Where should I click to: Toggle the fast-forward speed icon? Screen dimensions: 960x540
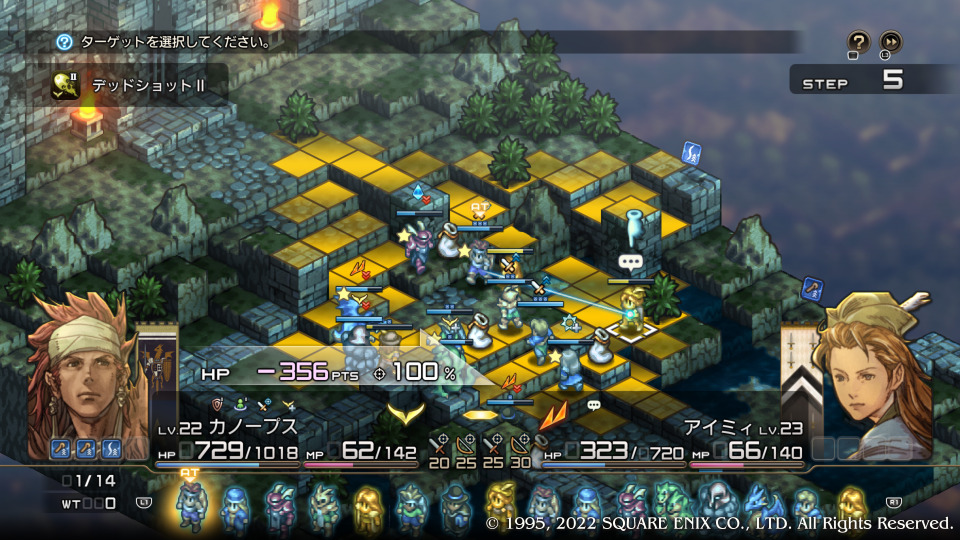tap(890, 42)
